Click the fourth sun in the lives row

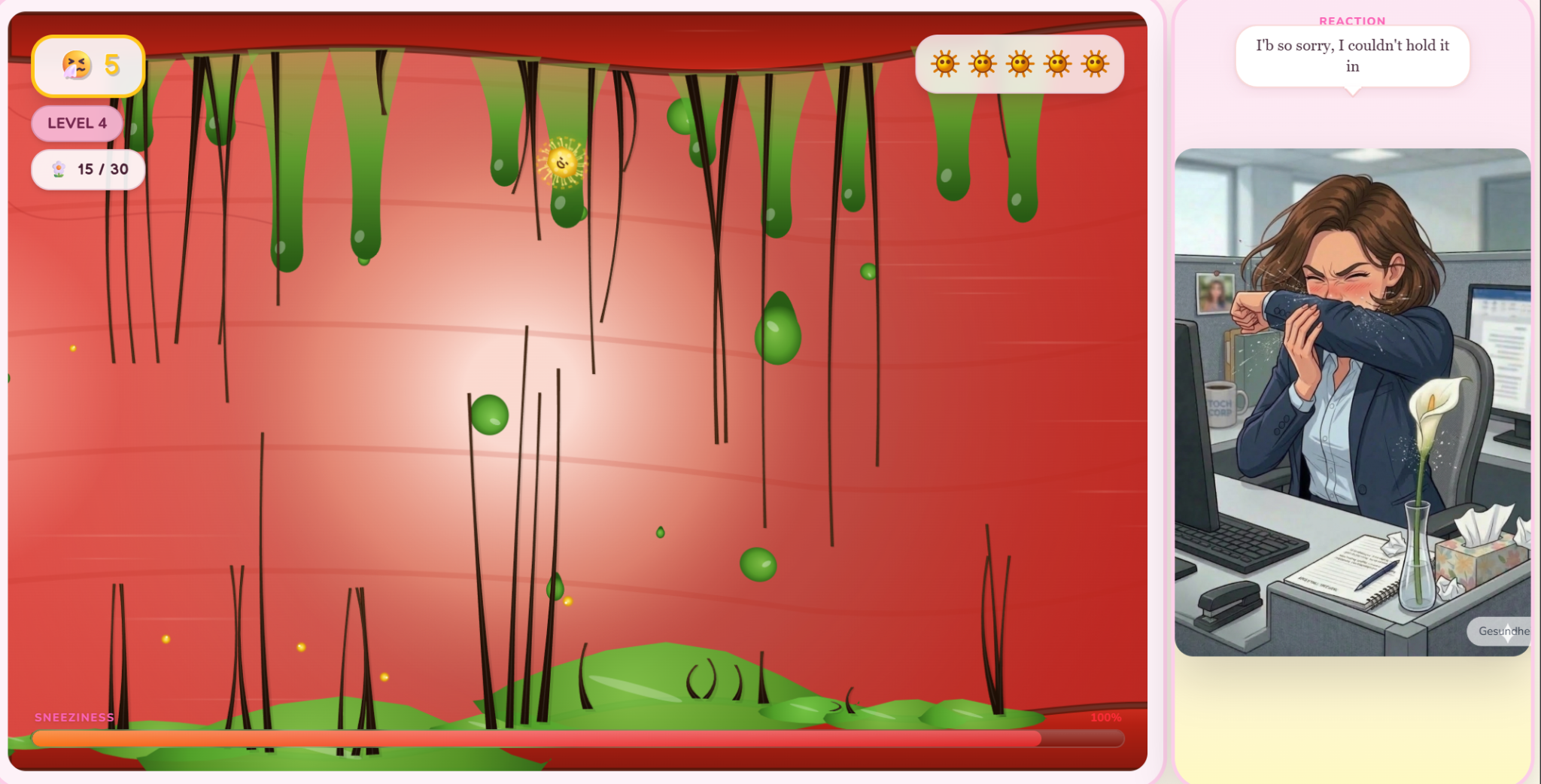click(1056, 64)
